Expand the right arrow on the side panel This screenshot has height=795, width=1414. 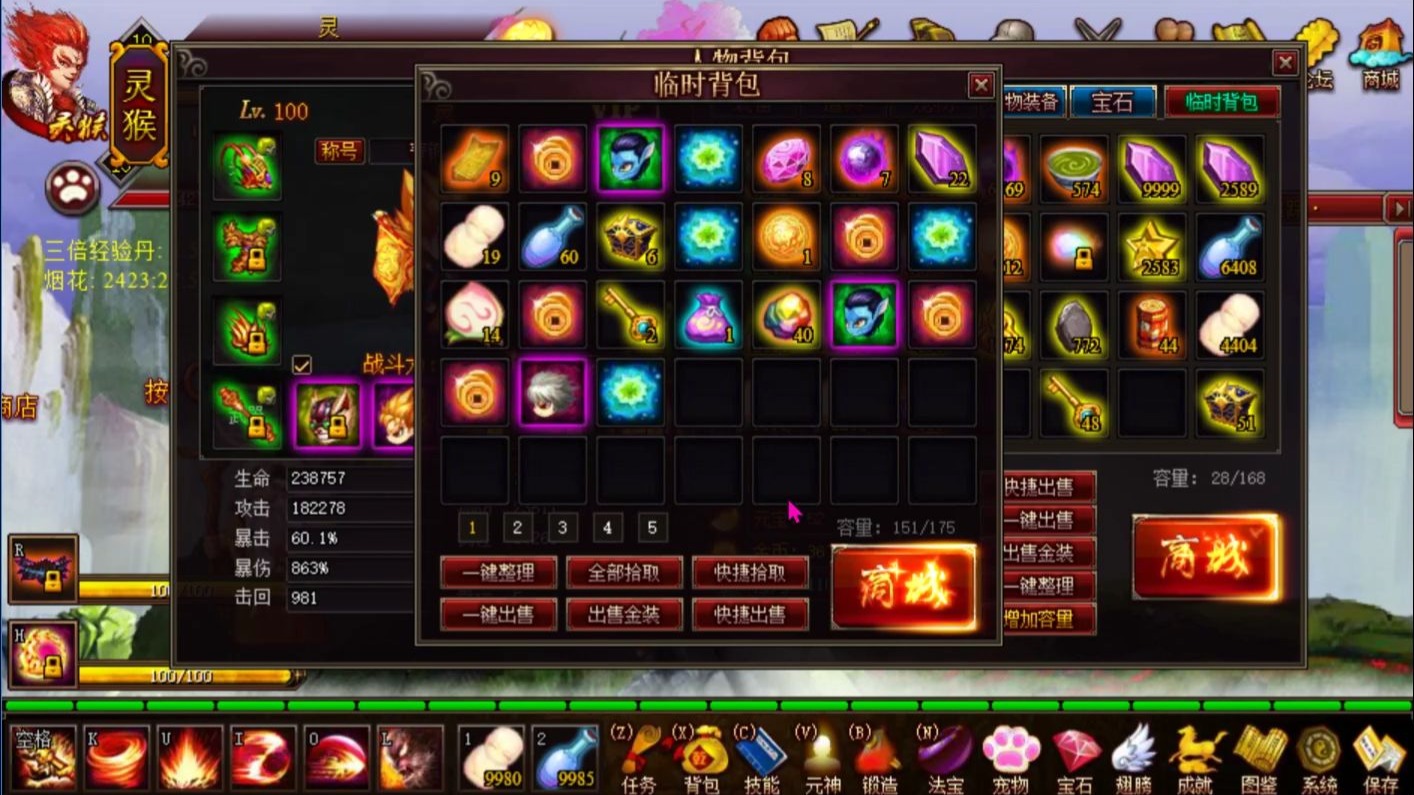click(x=1399, y=208)
